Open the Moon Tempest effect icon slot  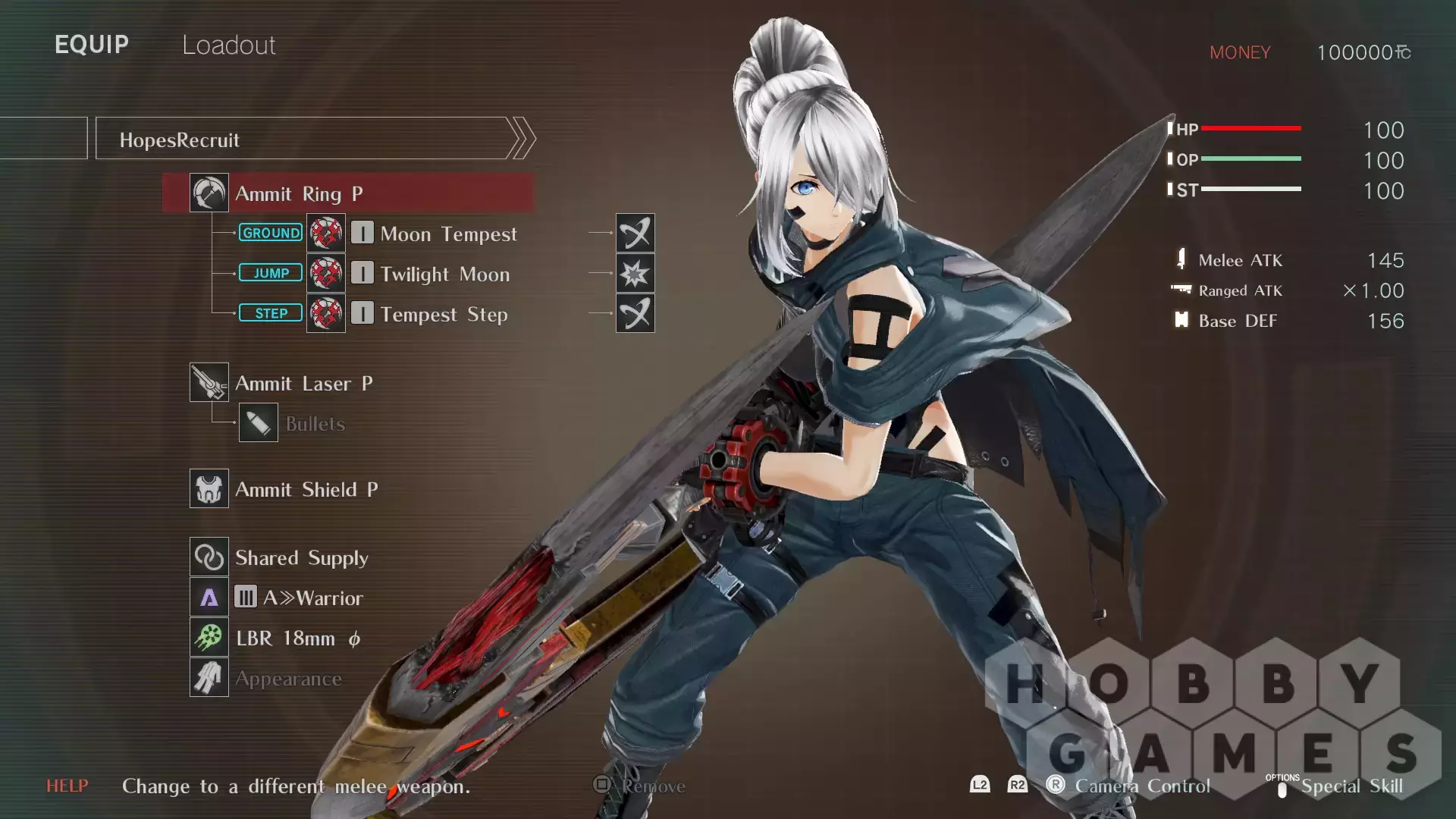pos(635,233)
